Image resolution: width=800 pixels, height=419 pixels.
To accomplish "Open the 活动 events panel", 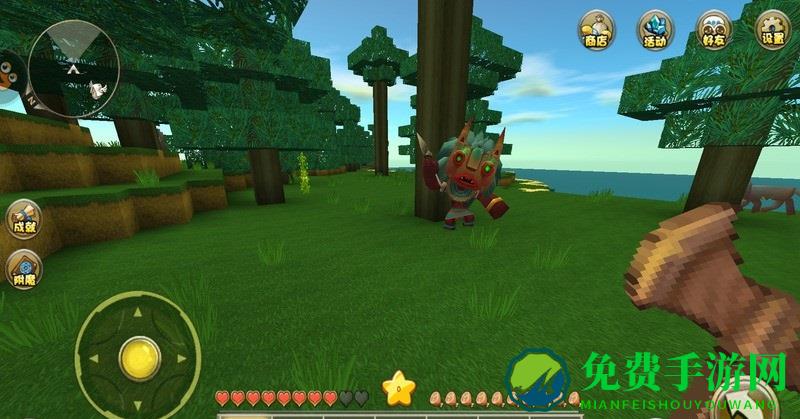I will pos(655,29).
